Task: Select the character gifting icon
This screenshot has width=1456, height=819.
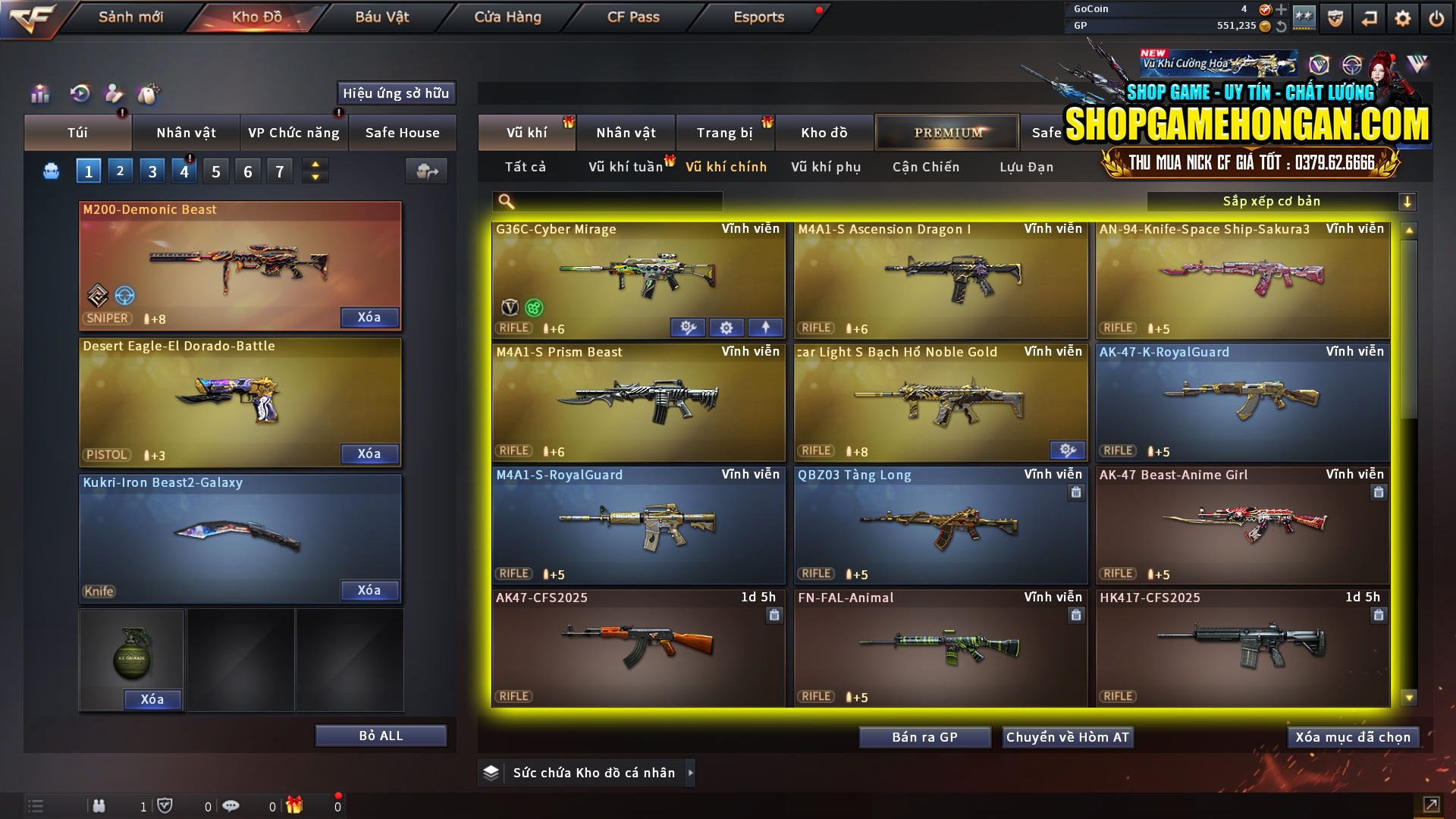Action: pyautogui.click(x=114, y=94)
